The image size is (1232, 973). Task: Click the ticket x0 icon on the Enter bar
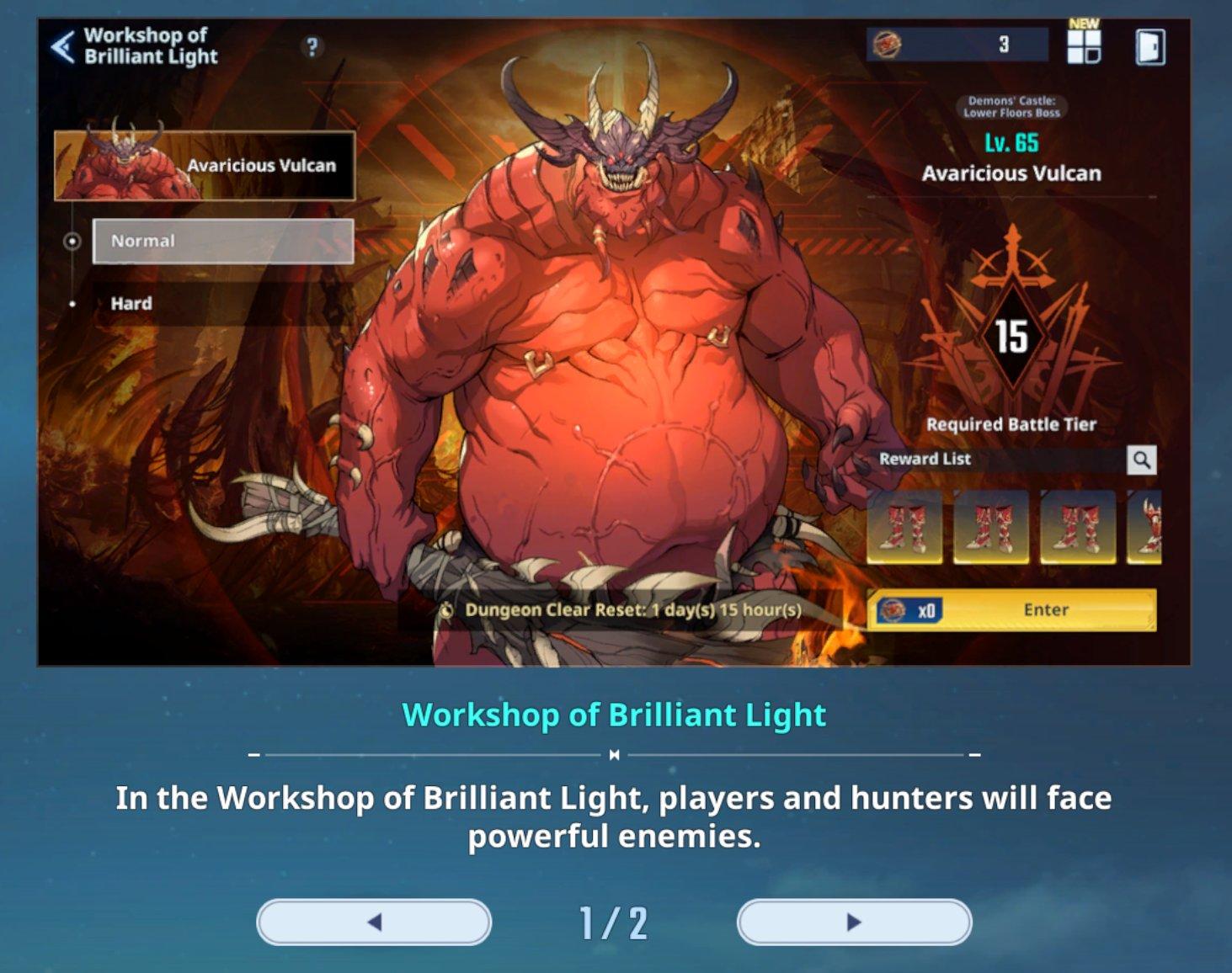pyautogui.click(x=901, y=609)
